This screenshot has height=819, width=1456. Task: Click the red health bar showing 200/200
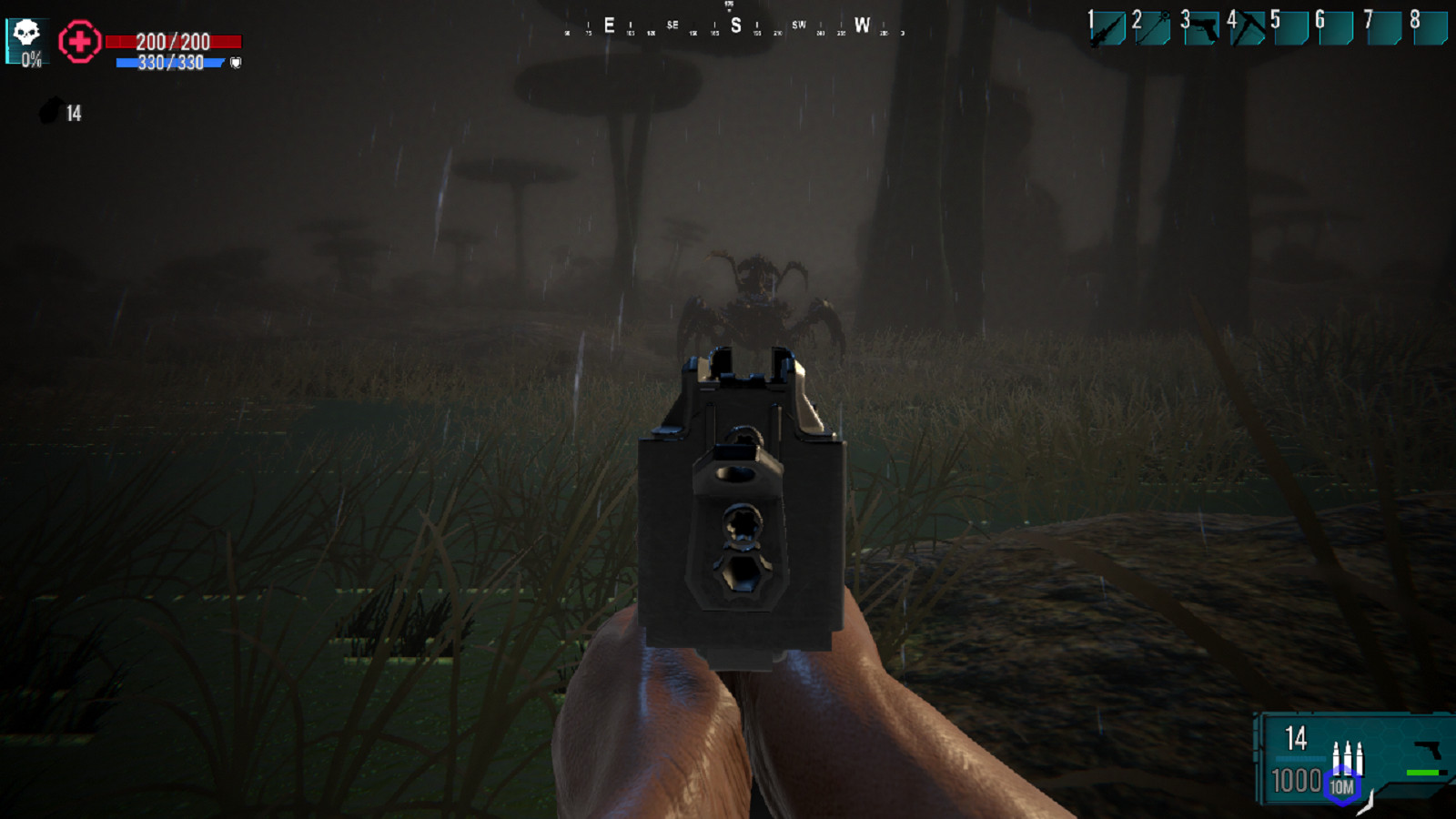pyautogui.click(x=173, y=40)
